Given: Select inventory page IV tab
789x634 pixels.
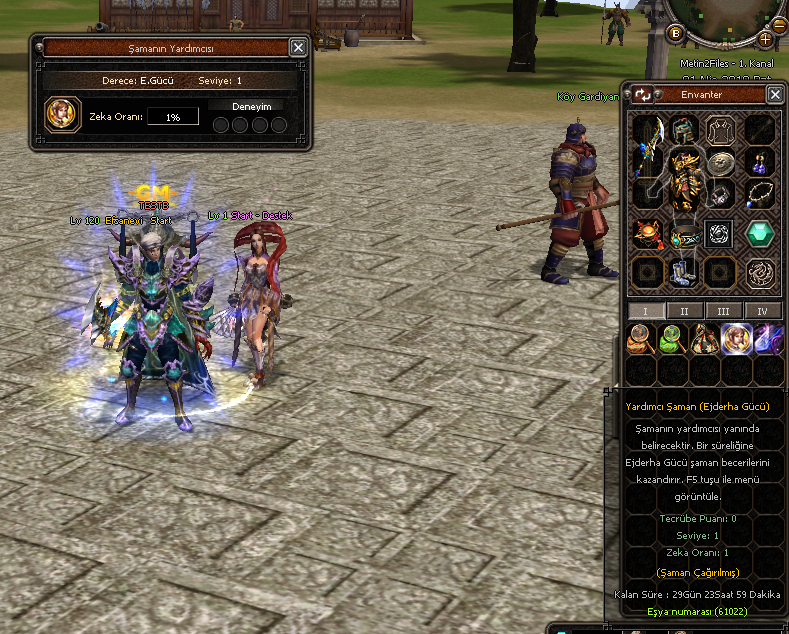Looking at the screenshot, I should tap(763, 311).
